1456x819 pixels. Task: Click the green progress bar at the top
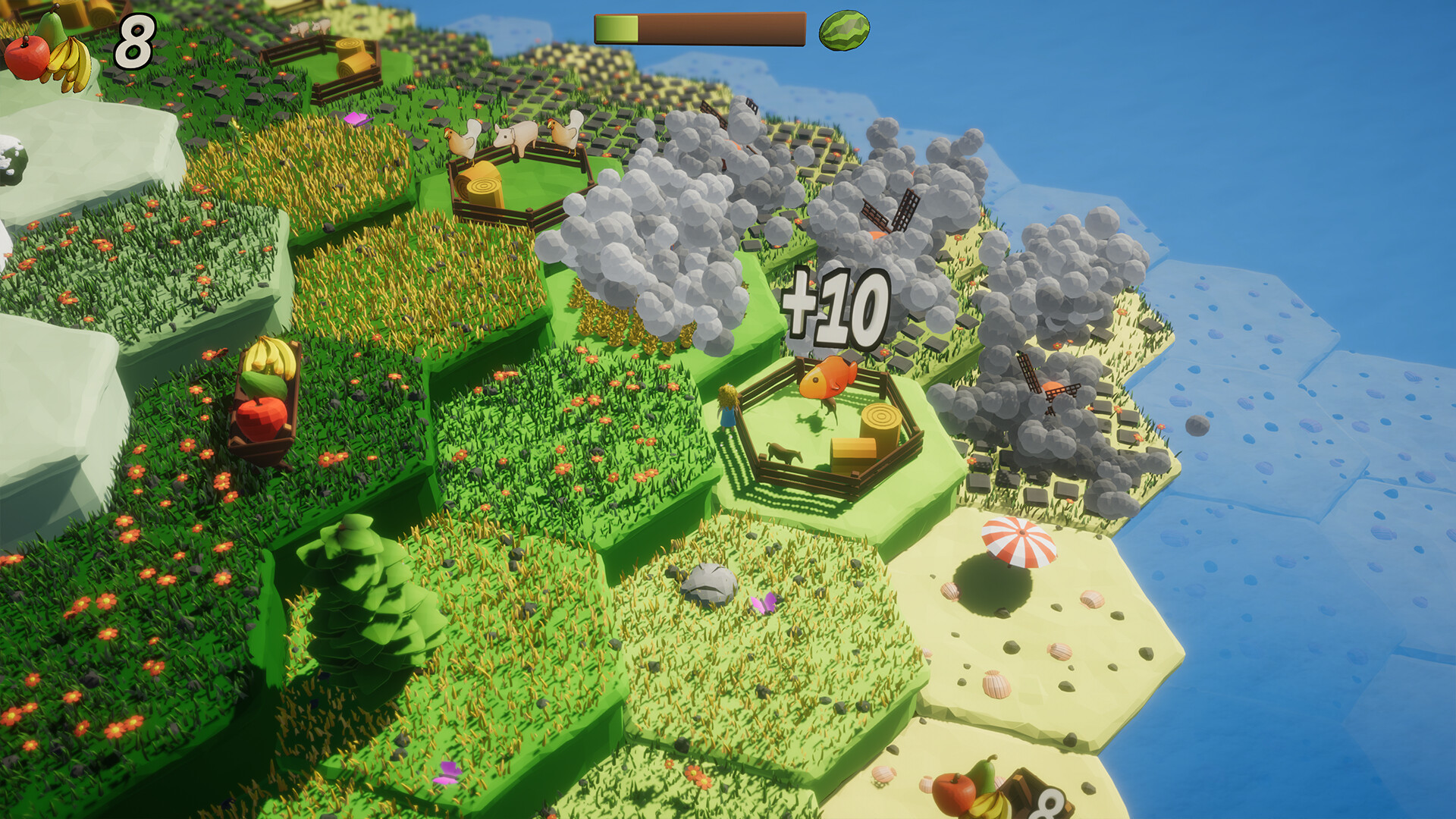[616, 29]
